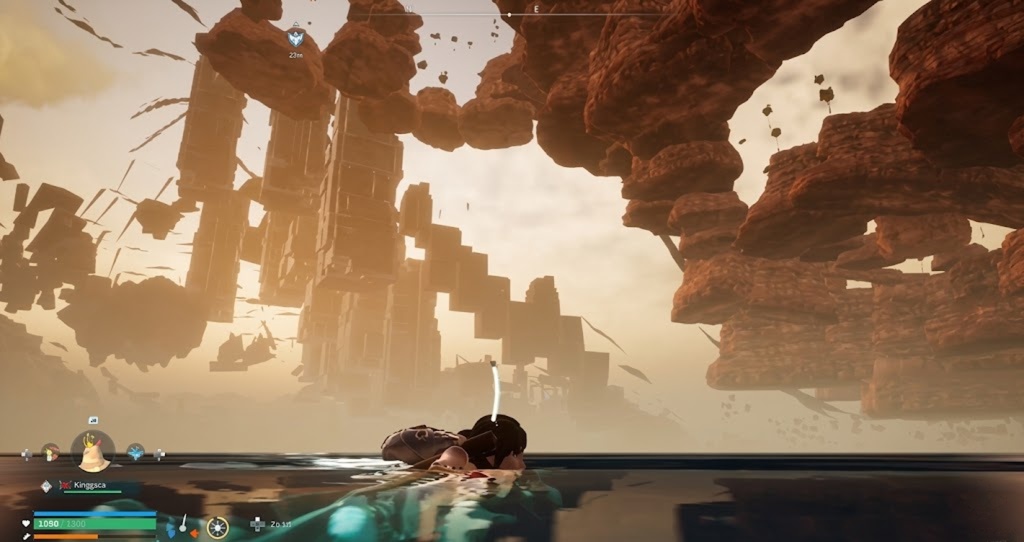Select the circular sun-shaped ability icon
This screenshot has width=1024, height=542.
click(x=217, y=526)
